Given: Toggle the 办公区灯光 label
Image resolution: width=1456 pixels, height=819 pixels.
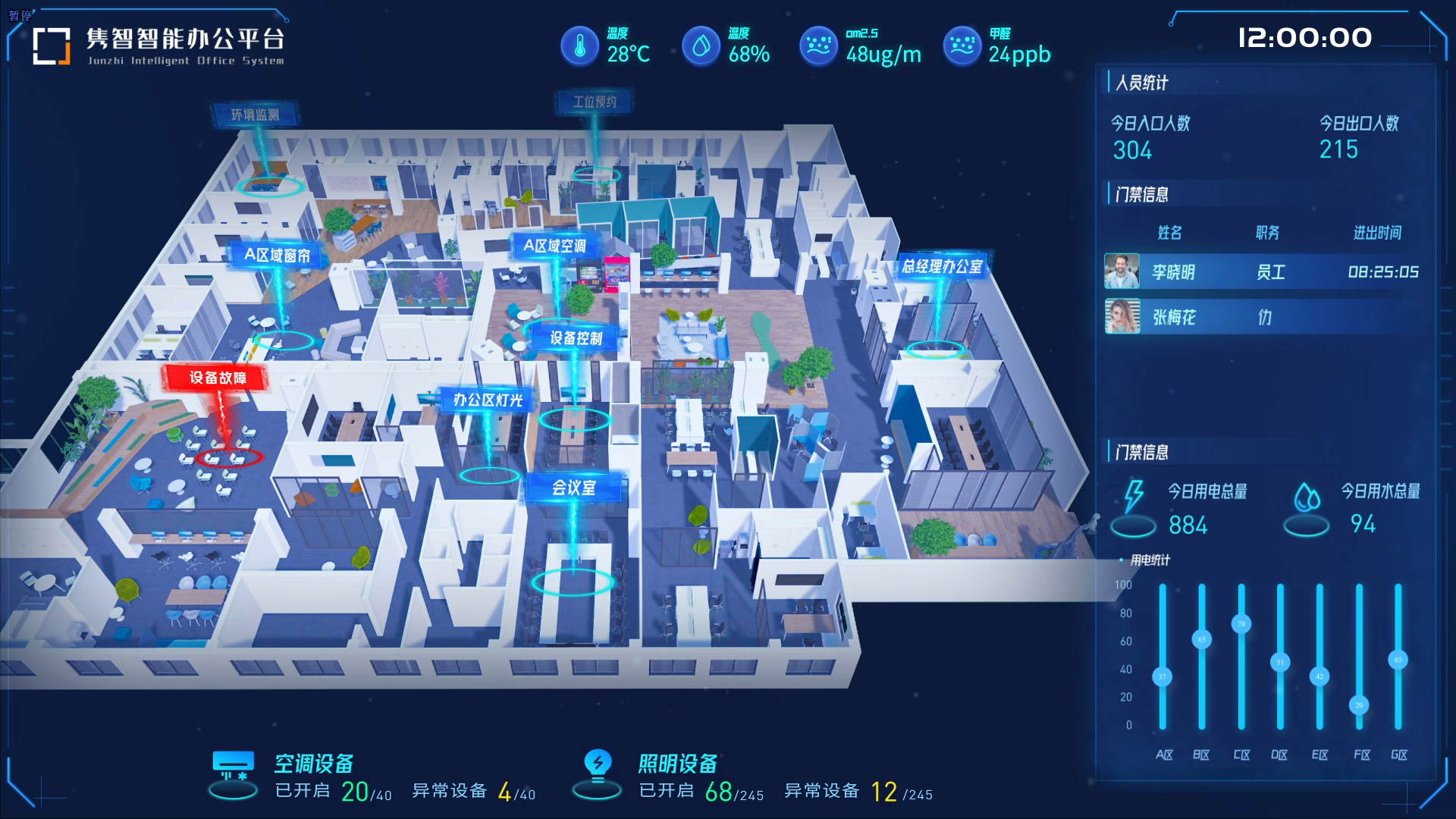Looking at the screenshot, I should coord(488,400).
